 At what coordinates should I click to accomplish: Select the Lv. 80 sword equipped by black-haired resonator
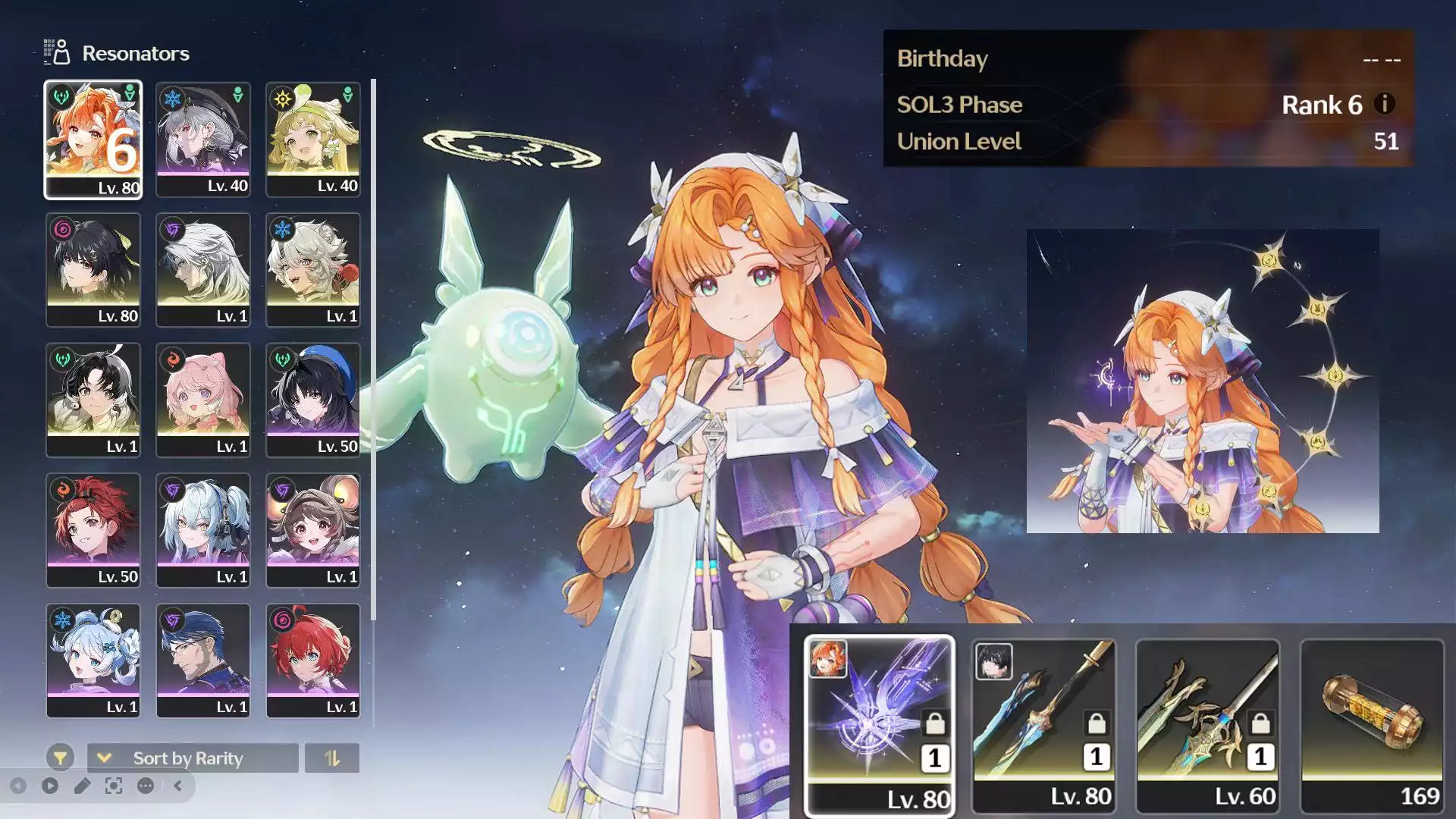coord(1043,725)
